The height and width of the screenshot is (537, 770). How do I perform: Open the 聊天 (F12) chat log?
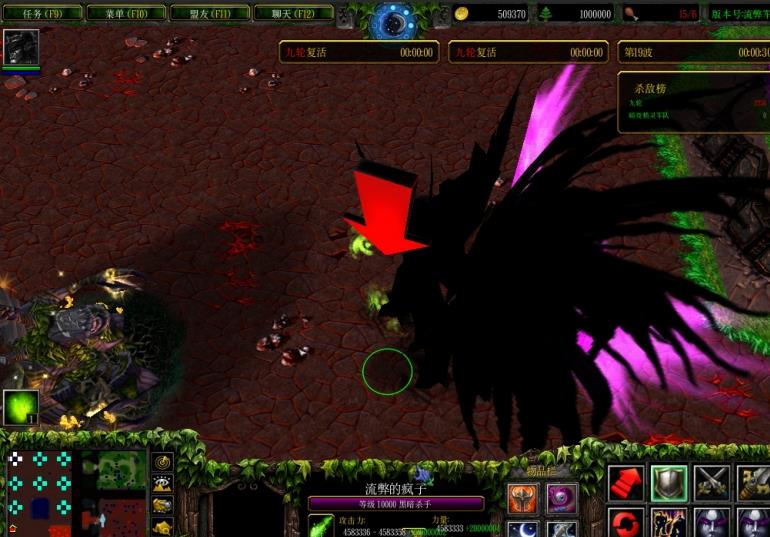point(292,13)
